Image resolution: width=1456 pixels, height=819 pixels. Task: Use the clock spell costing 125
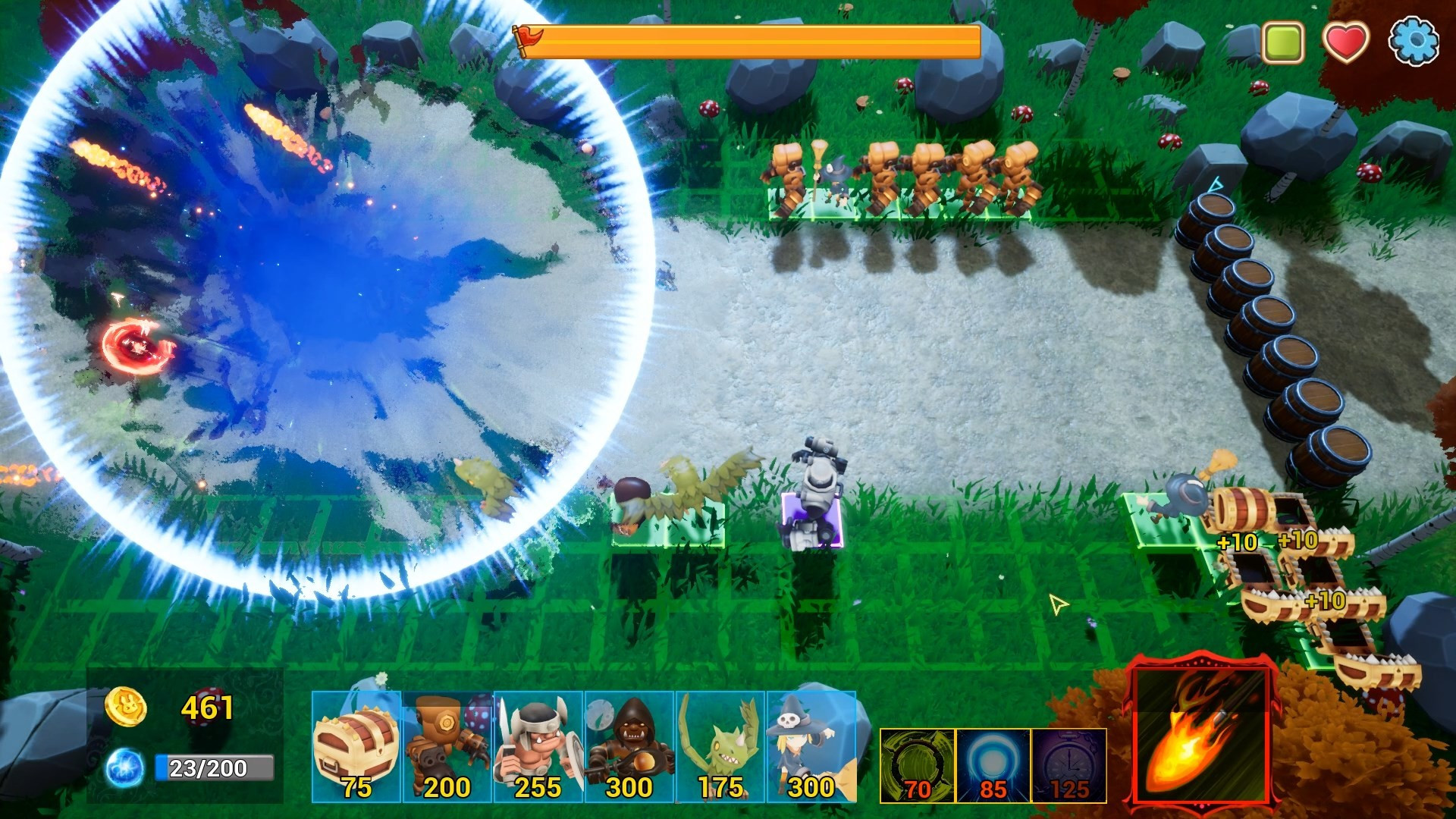pyautogui.click(x=1068, y=765)
